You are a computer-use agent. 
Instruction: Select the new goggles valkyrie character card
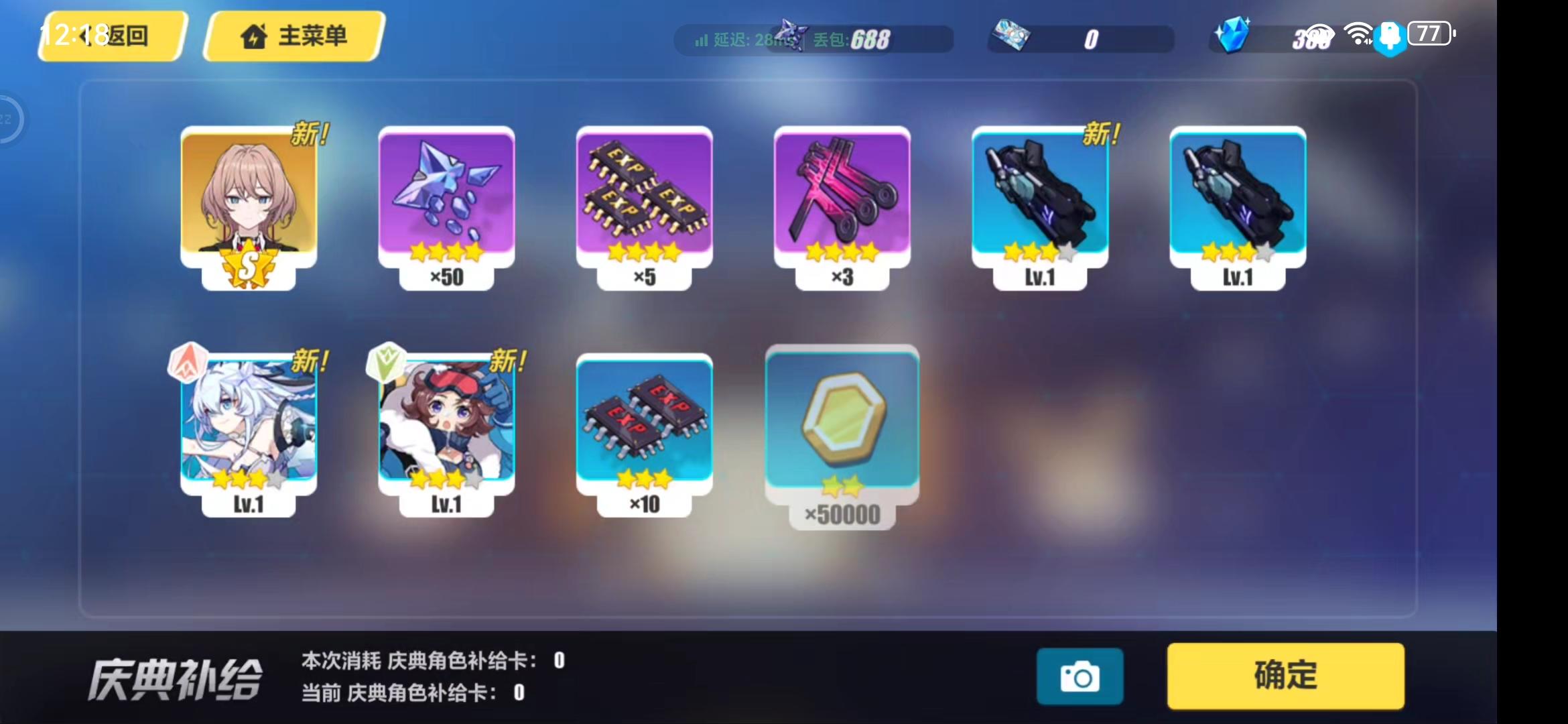(x=446, y=422)
